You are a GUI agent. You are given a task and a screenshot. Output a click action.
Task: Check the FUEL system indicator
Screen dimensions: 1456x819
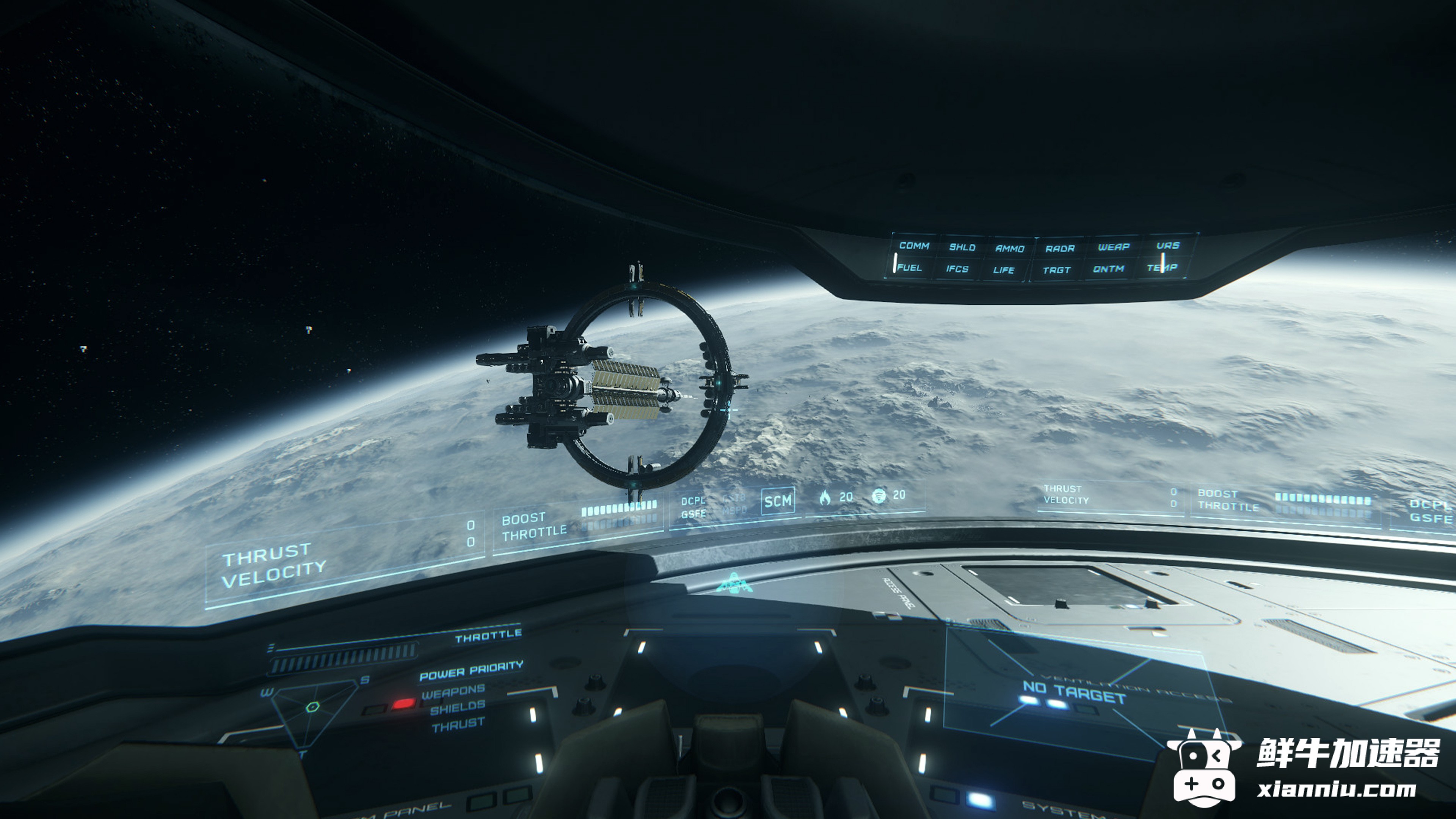910,267
